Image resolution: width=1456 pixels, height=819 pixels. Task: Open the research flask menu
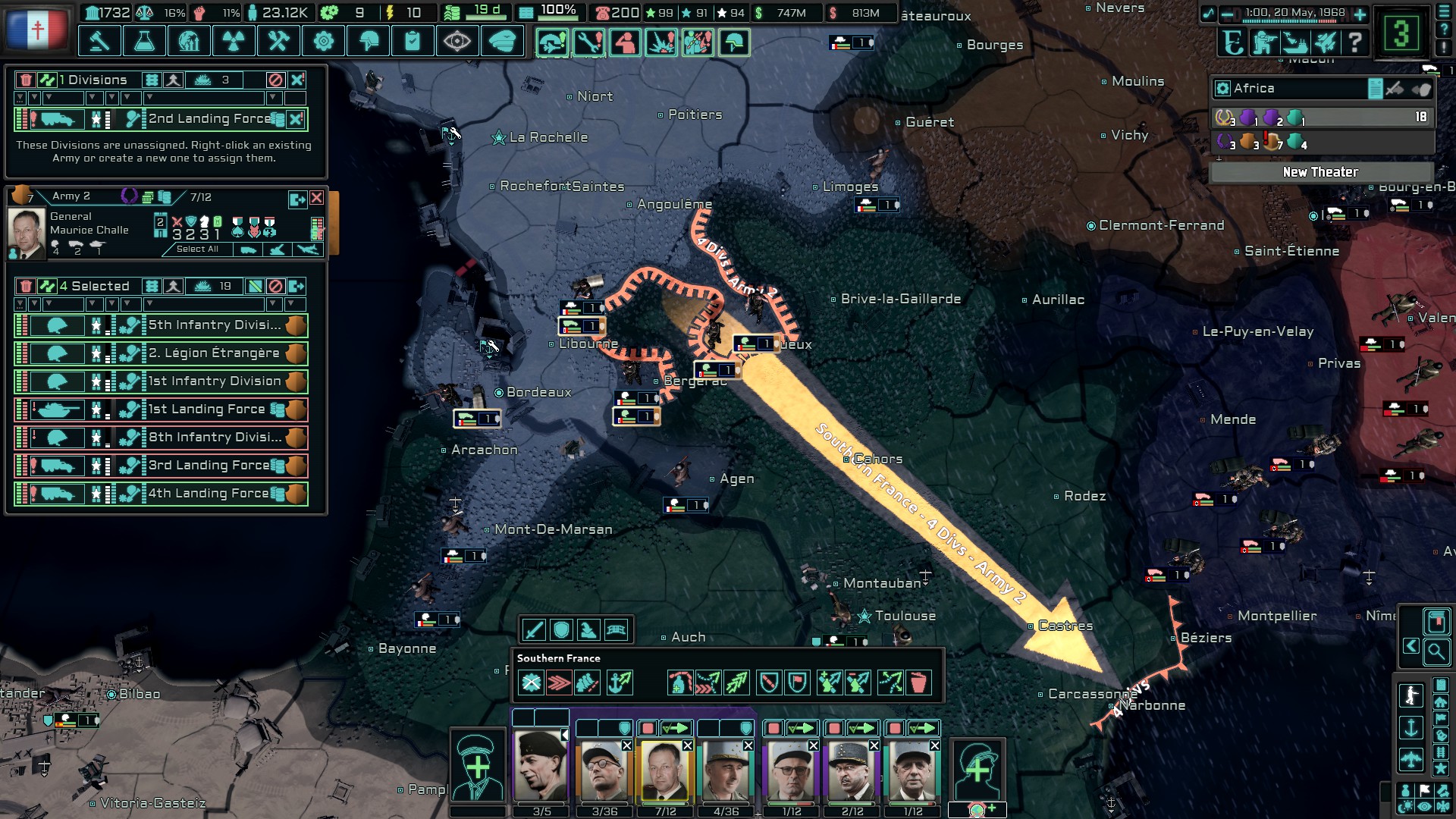pos(144,41)
